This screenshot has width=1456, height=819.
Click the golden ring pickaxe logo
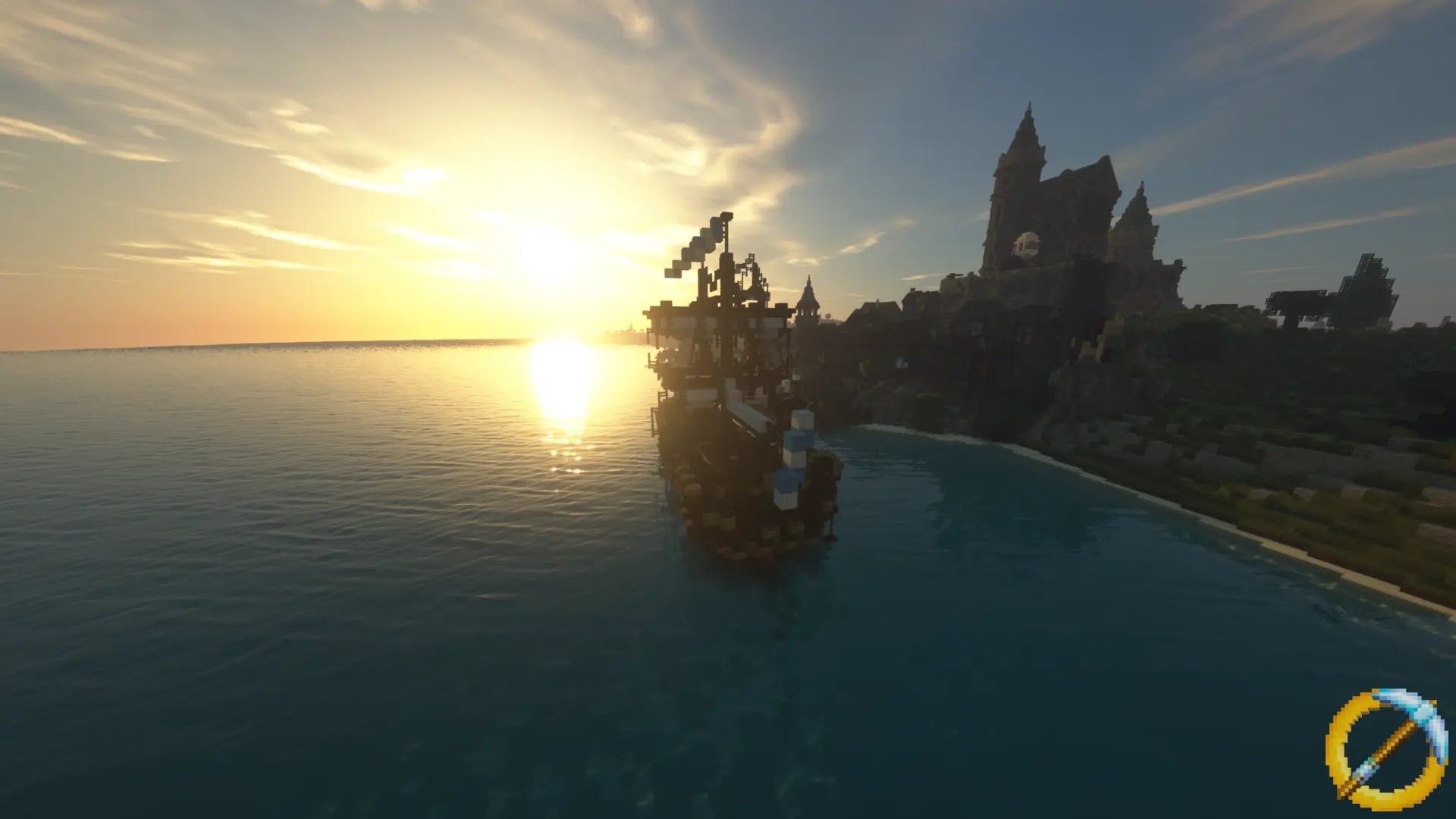1386,749
